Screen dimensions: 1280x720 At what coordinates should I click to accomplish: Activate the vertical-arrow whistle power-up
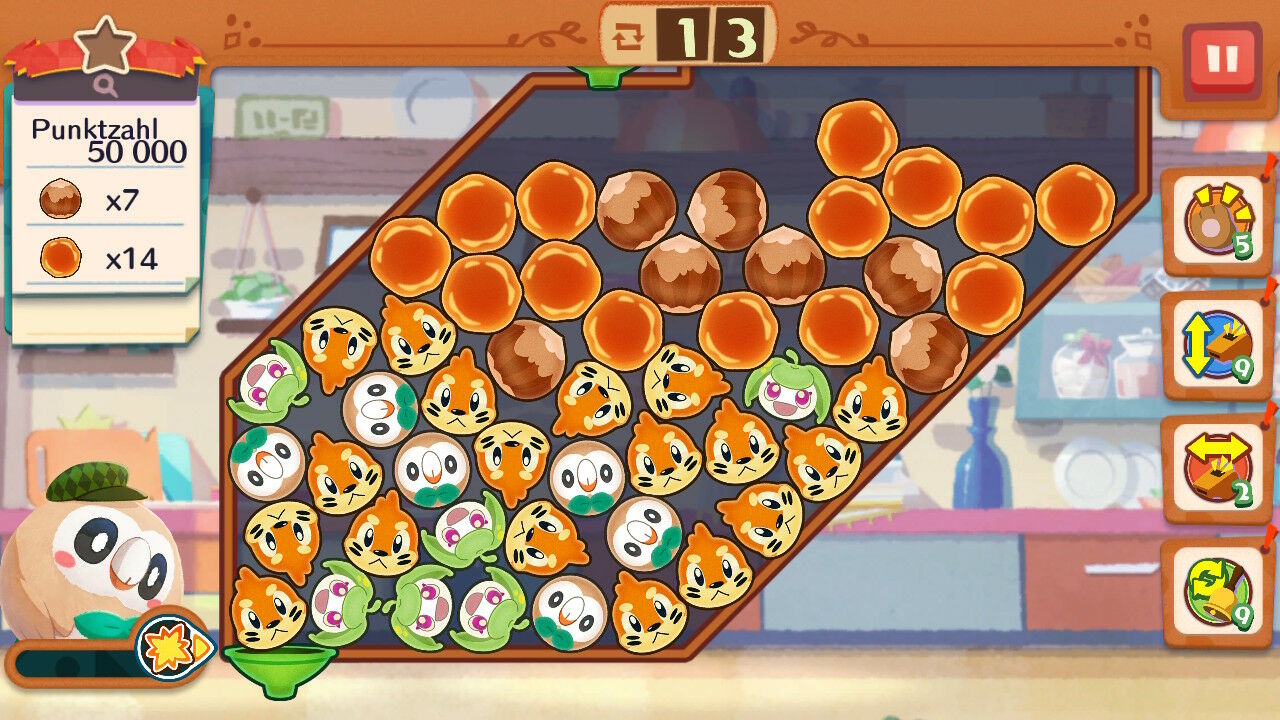1216,347
